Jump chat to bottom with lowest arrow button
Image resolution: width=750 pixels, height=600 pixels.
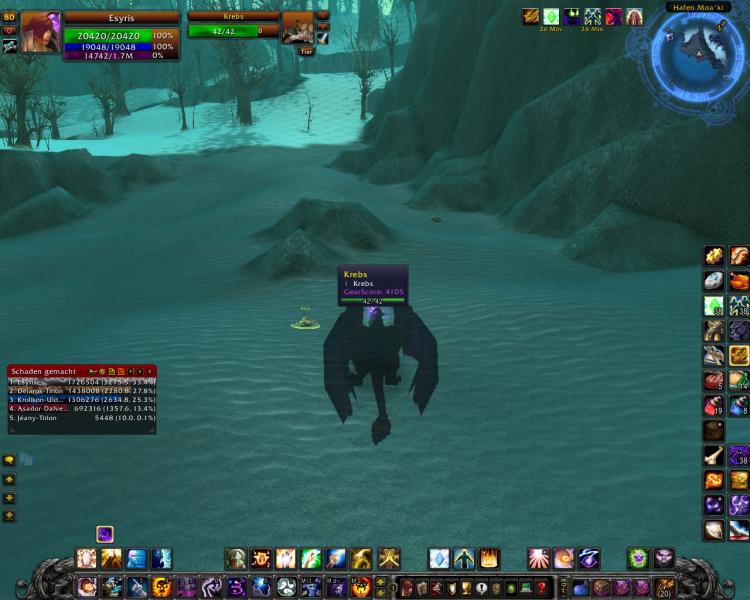click(x=9, y=516)
